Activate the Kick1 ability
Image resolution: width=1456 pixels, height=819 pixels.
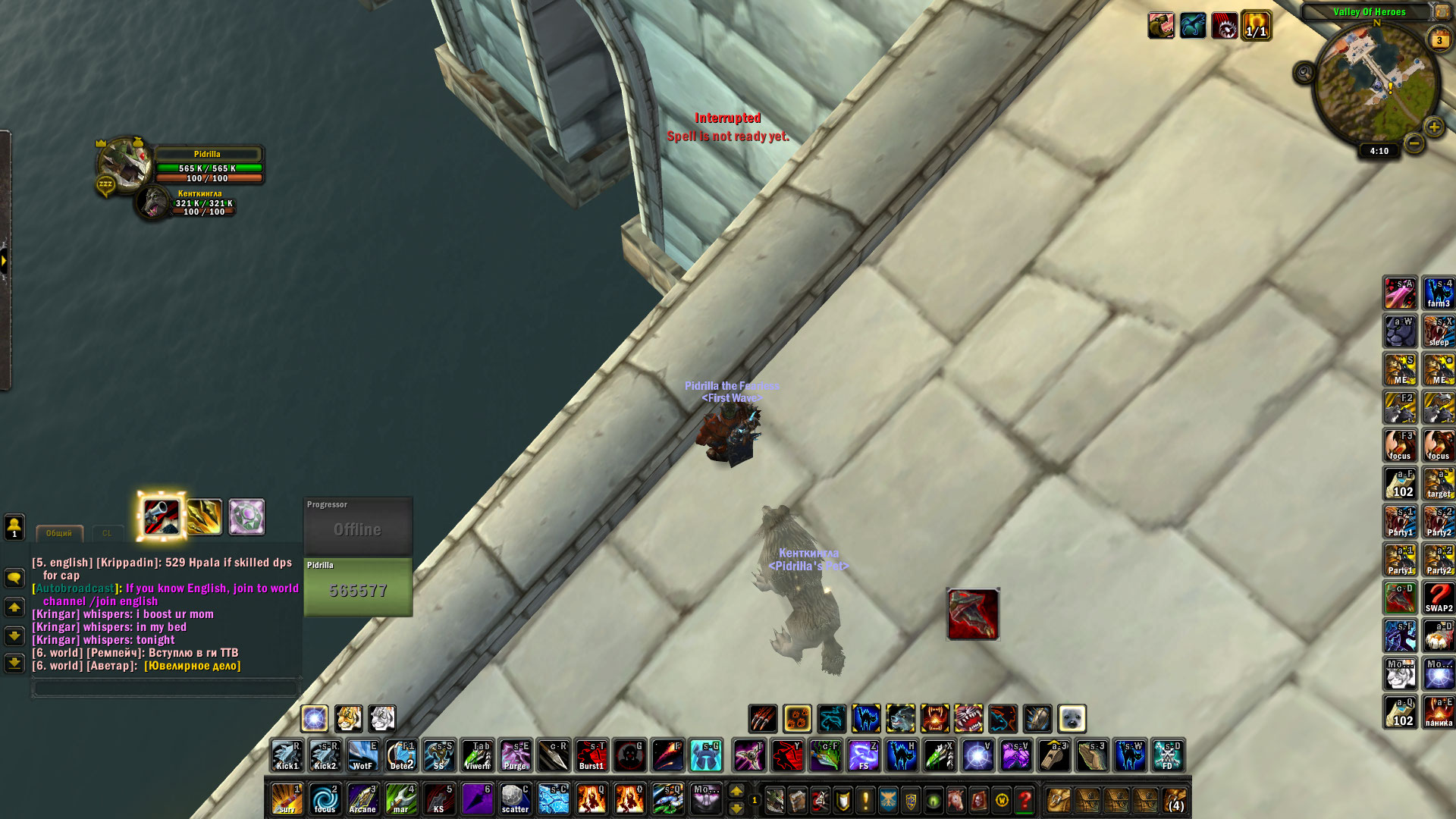coord(287,756)
